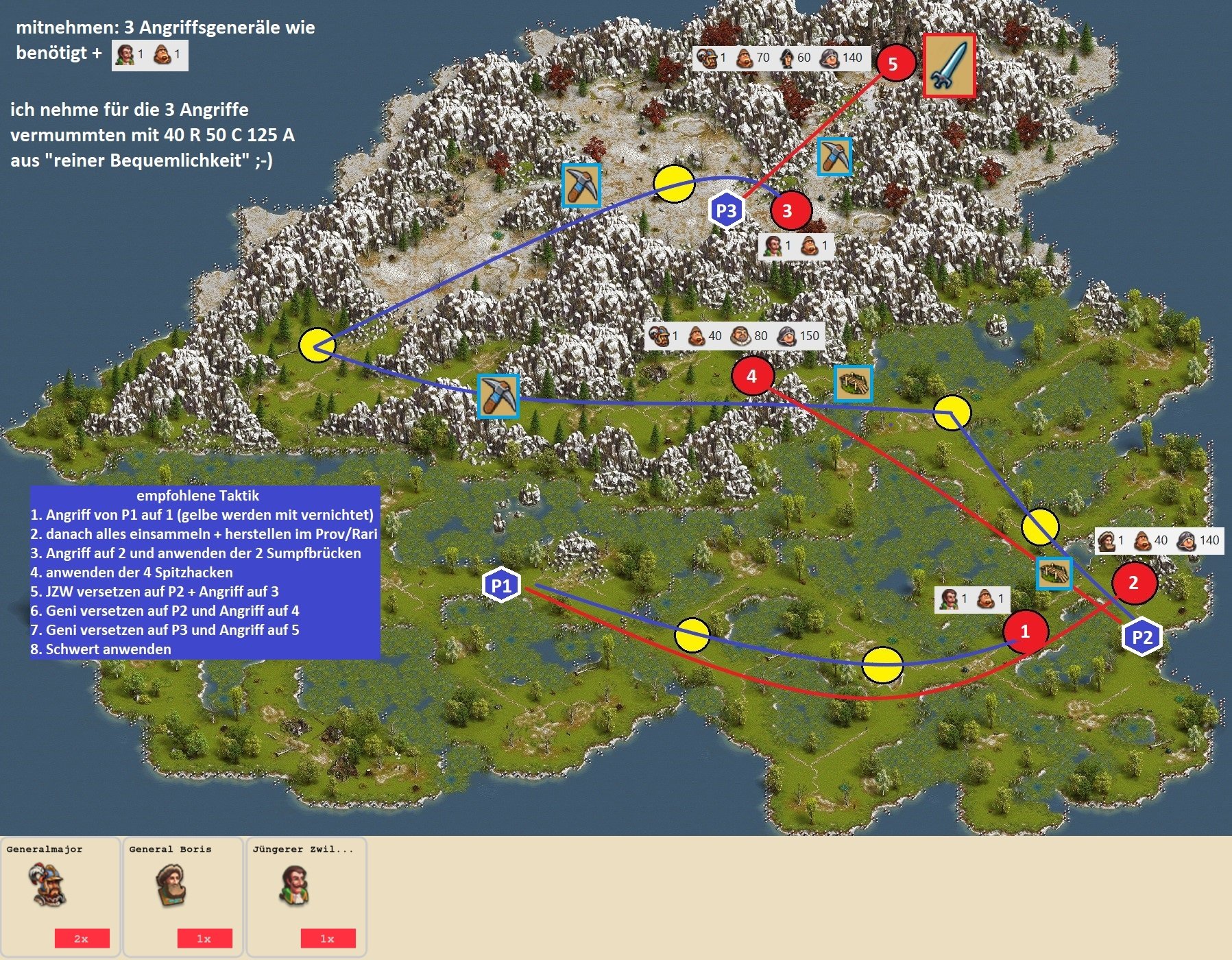Select the P2 position marker
Viewport: 1232px width, 960px height.
1142,636
